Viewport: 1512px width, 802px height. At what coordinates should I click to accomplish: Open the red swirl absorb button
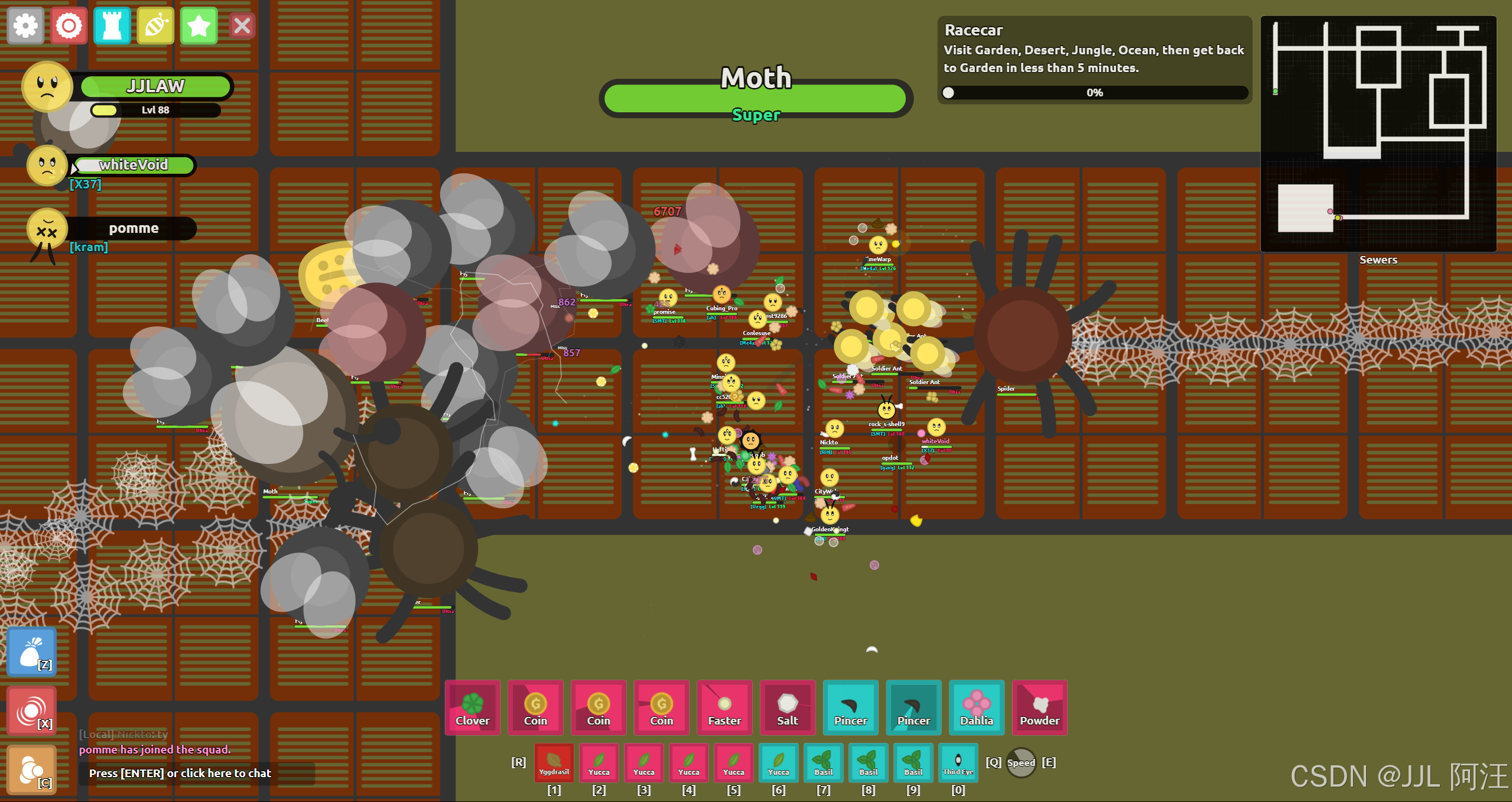(32, 711)
